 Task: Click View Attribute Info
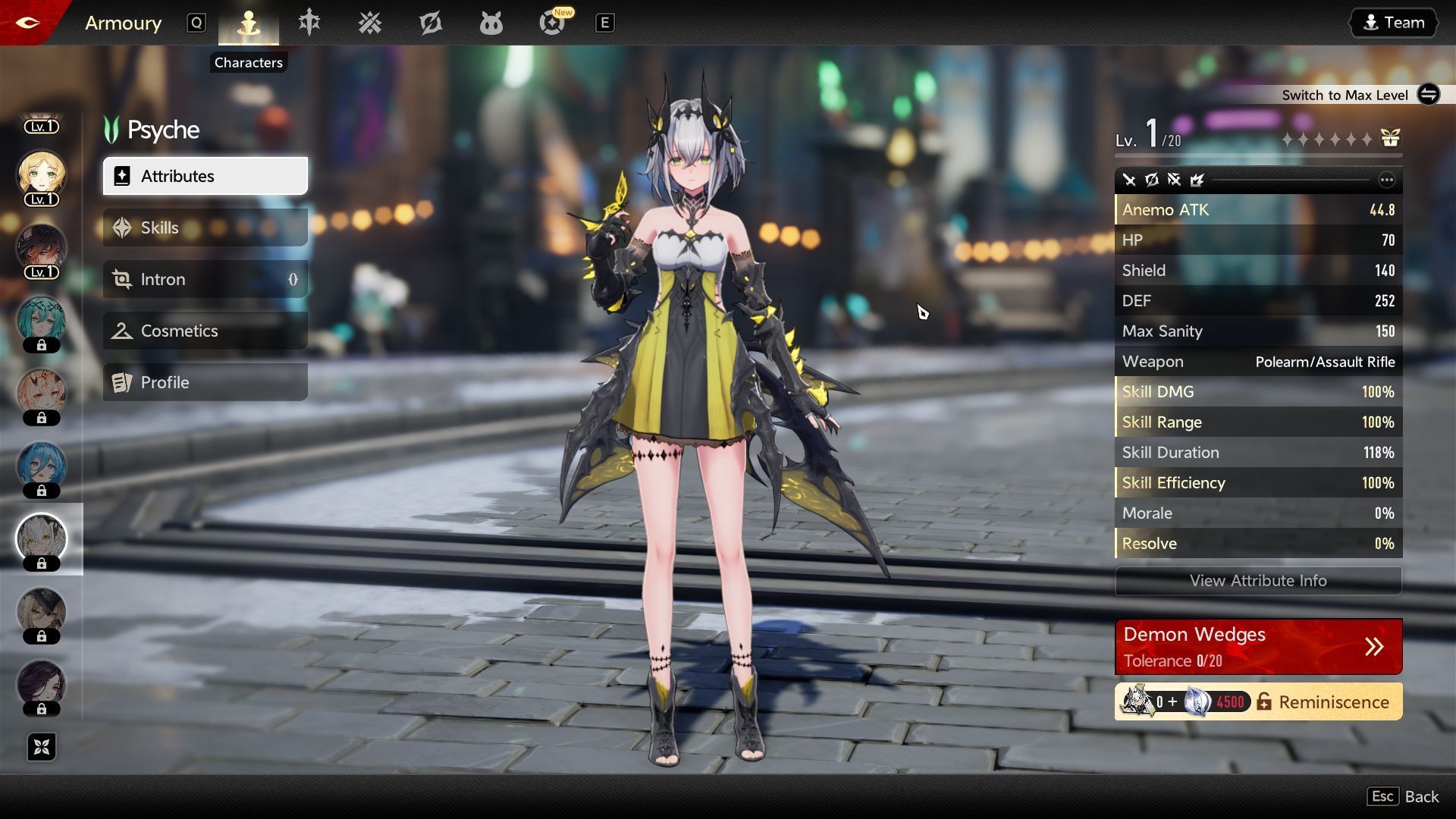pyautogui.click(x=1257, y=581)
